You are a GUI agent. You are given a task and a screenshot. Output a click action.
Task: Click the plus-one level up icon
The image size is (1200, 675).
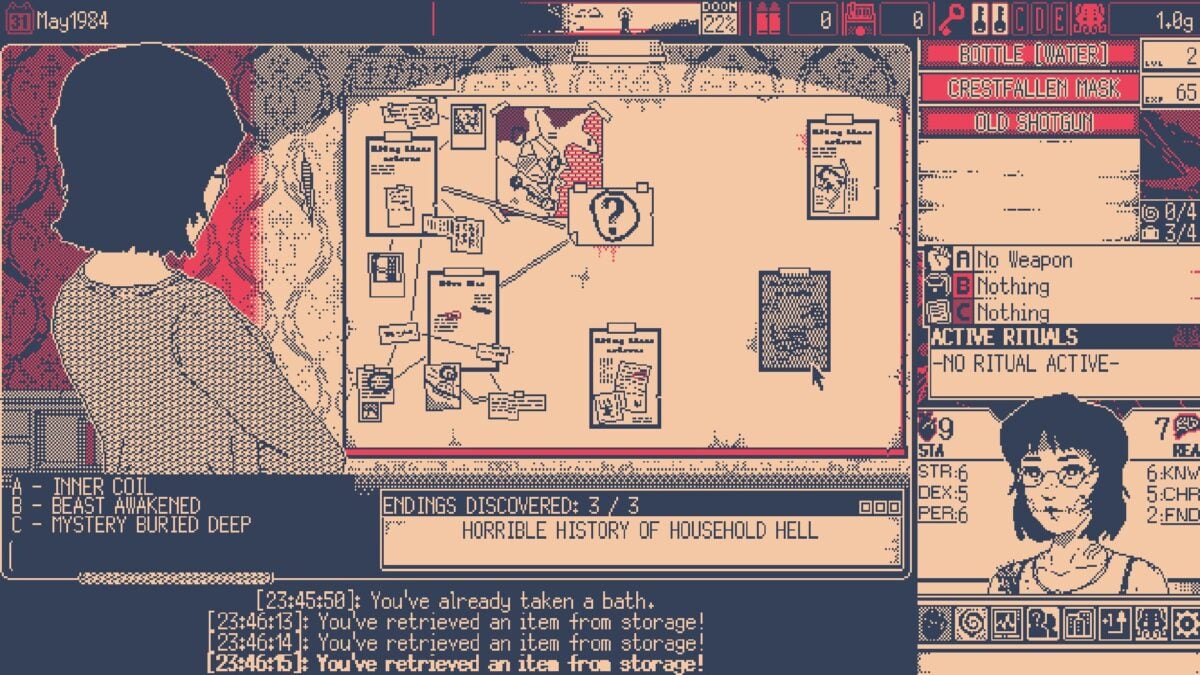click(x=1112, y=625)
